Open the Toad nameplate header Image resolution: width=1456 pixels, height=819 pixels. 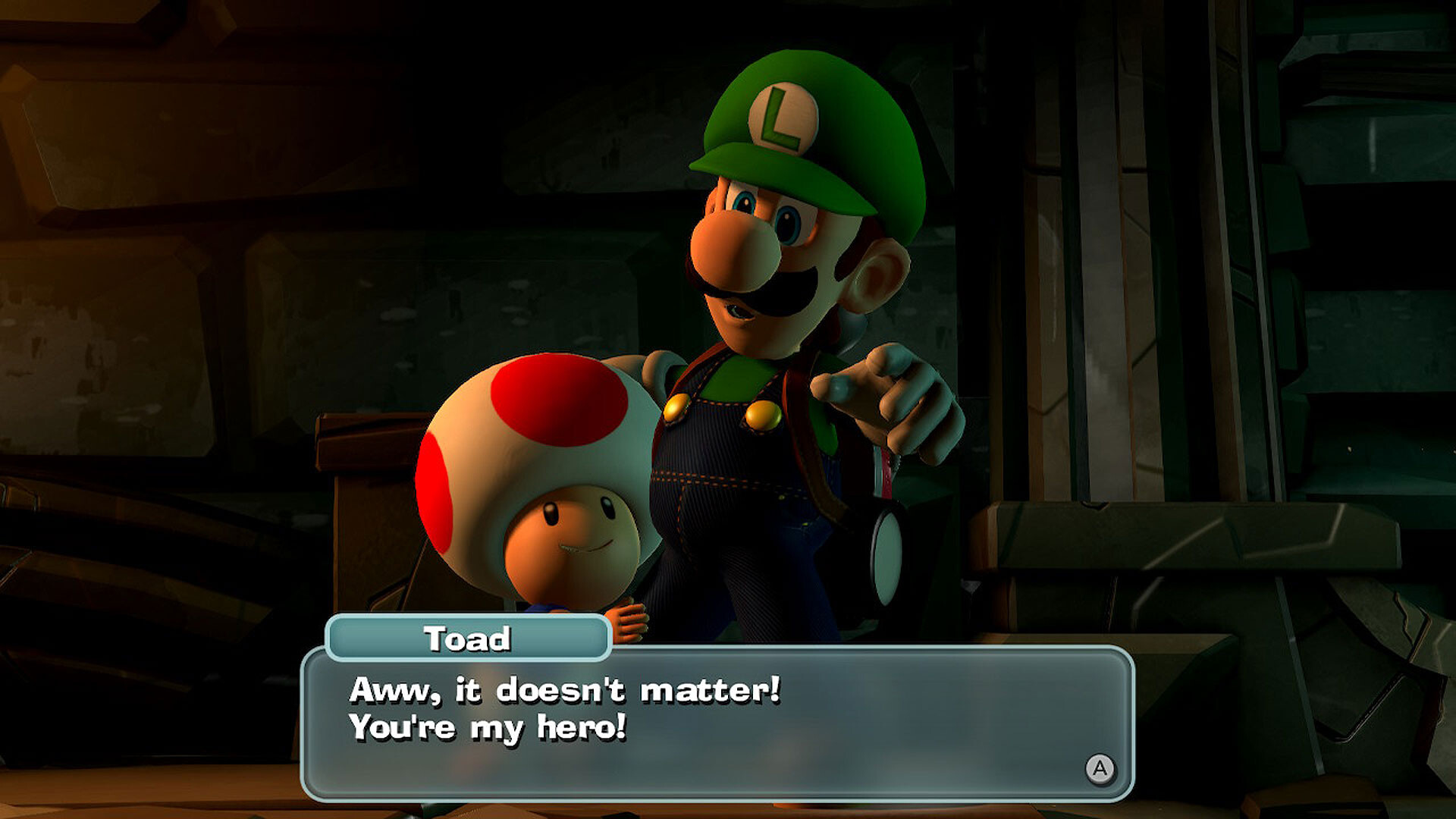(469, 639)
